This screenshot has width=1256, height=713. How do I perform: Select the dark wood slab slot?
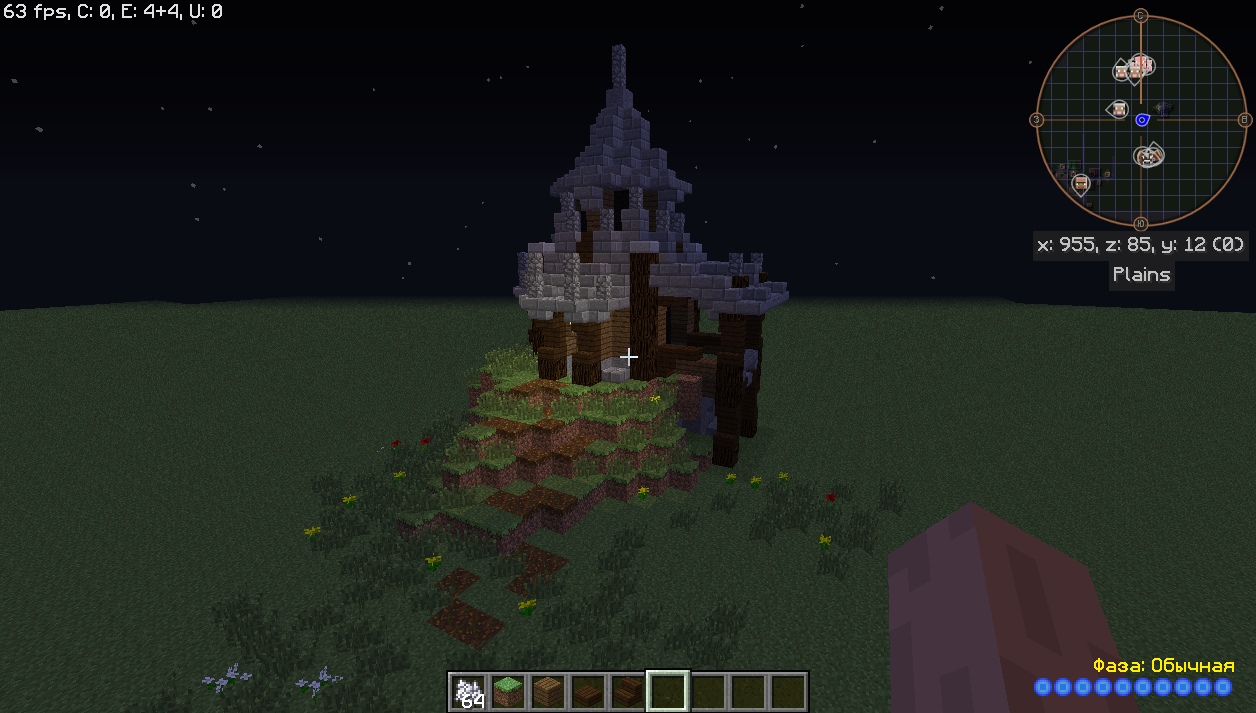(x=587, y=691)
